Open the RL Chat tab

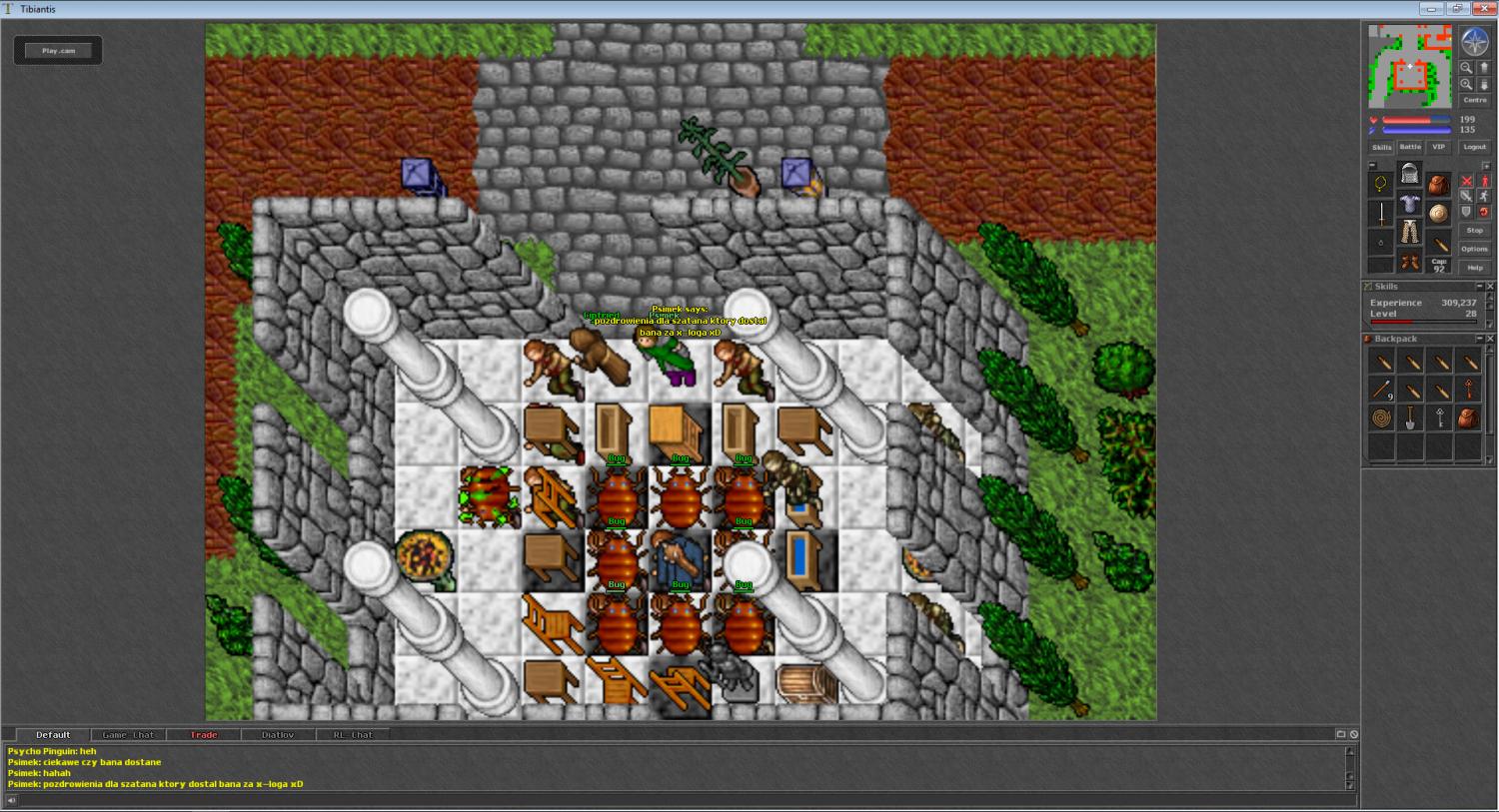[x=353, y=735]
